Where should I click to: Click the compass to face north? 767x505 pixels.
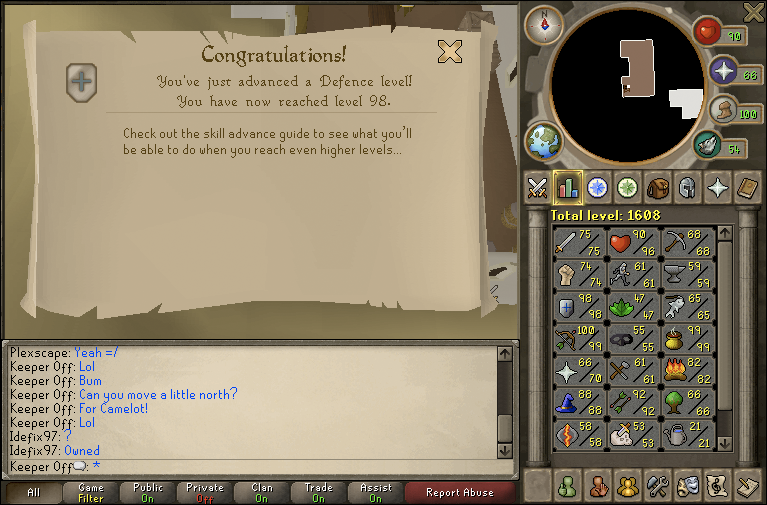(544, 24)
